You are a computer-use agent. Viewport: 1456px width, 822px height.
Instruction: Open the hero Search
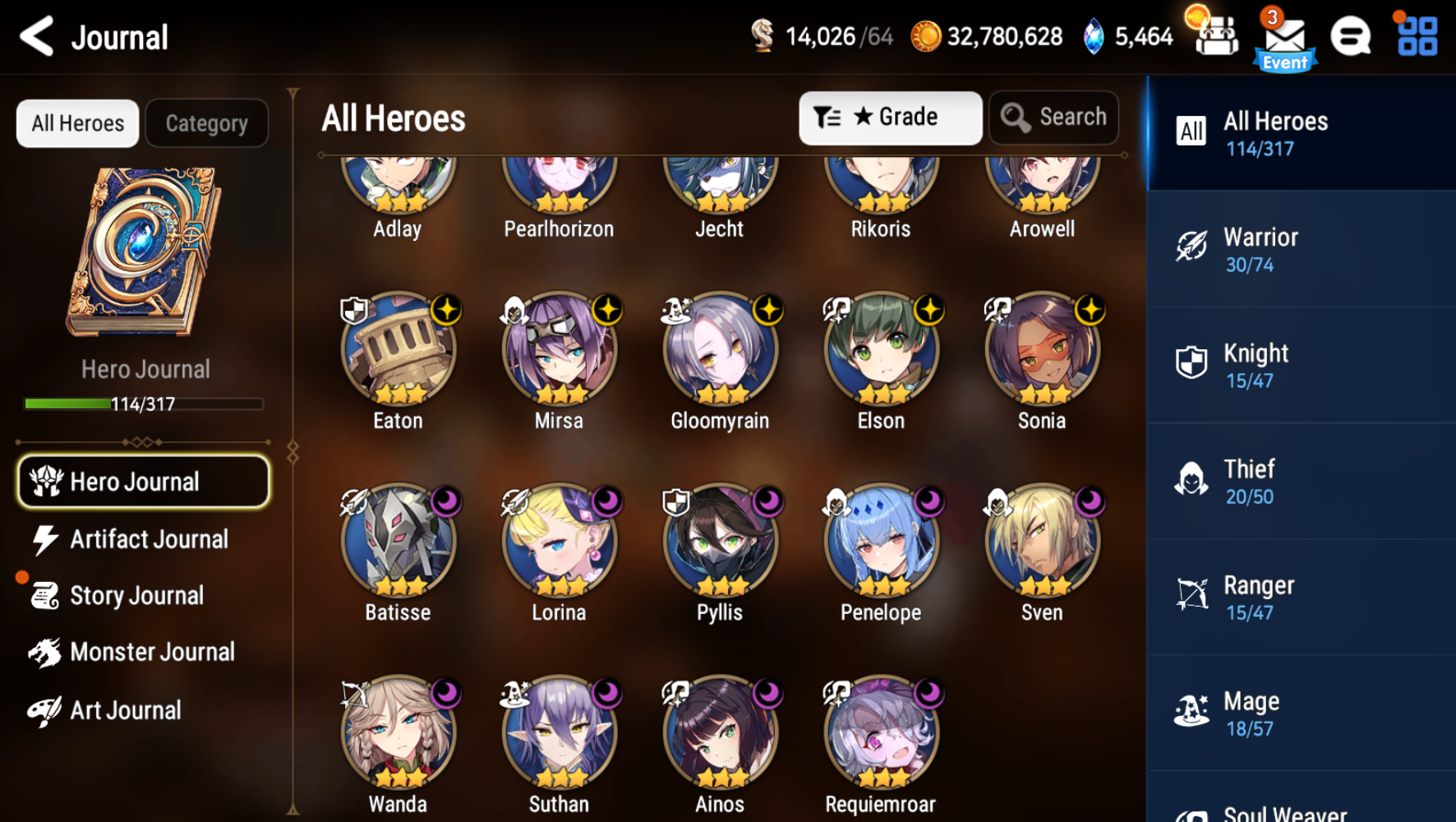point(1053,117)
